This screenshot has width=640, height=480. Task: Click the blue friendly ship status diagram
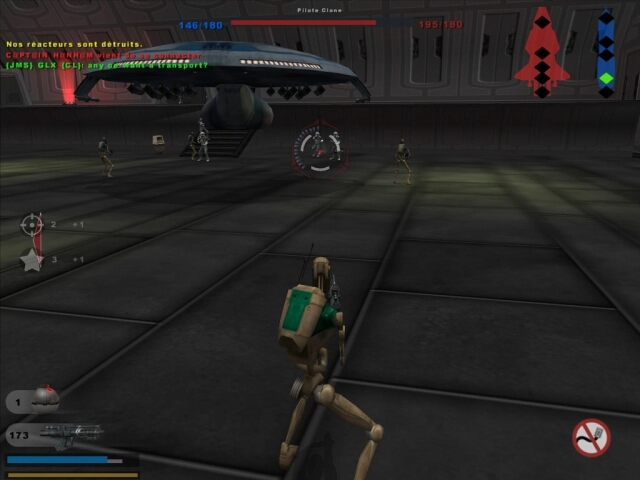pos(605,53)
